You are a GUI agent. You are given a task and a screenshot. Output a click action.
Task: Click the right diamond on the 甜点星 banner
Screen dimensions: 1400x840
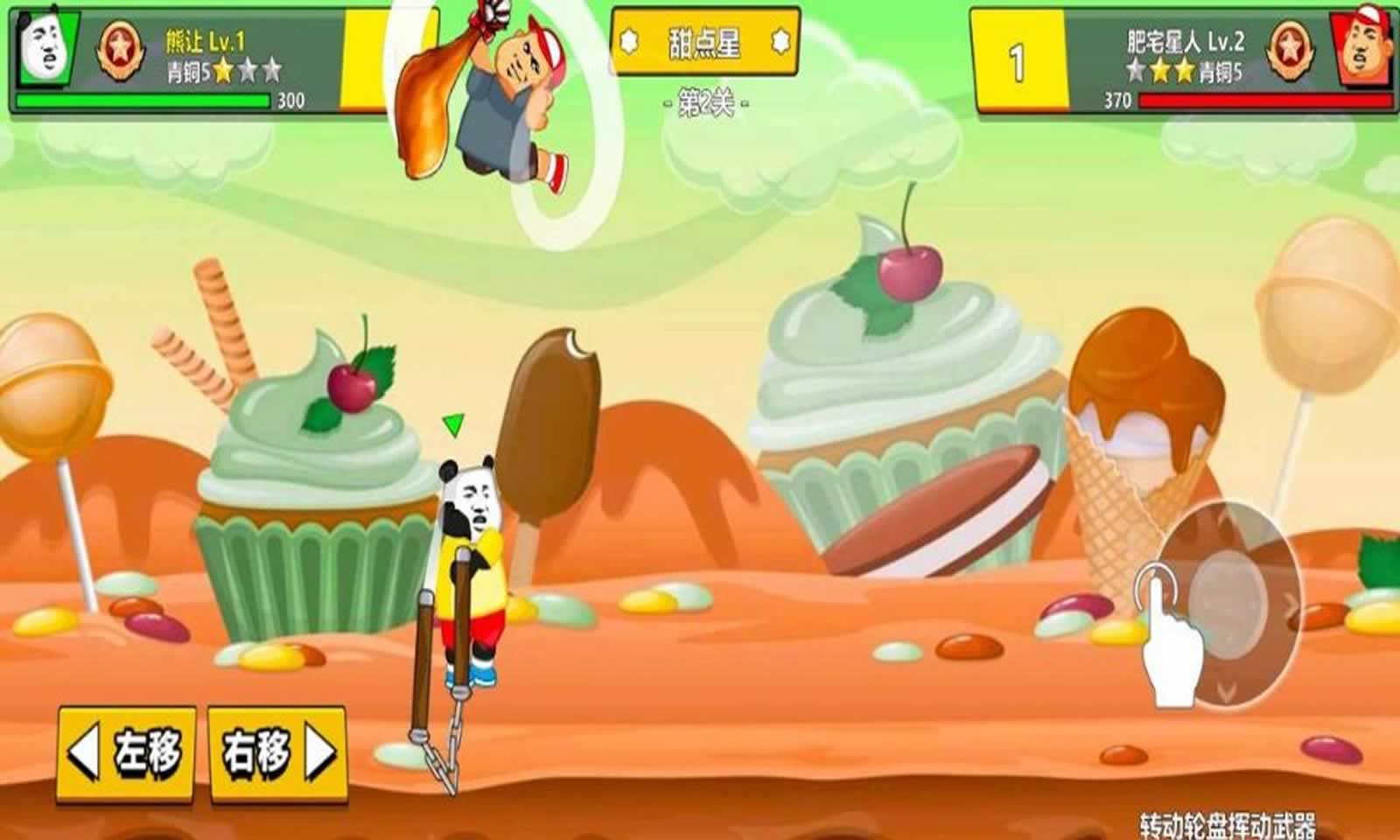tap(778, 39)
